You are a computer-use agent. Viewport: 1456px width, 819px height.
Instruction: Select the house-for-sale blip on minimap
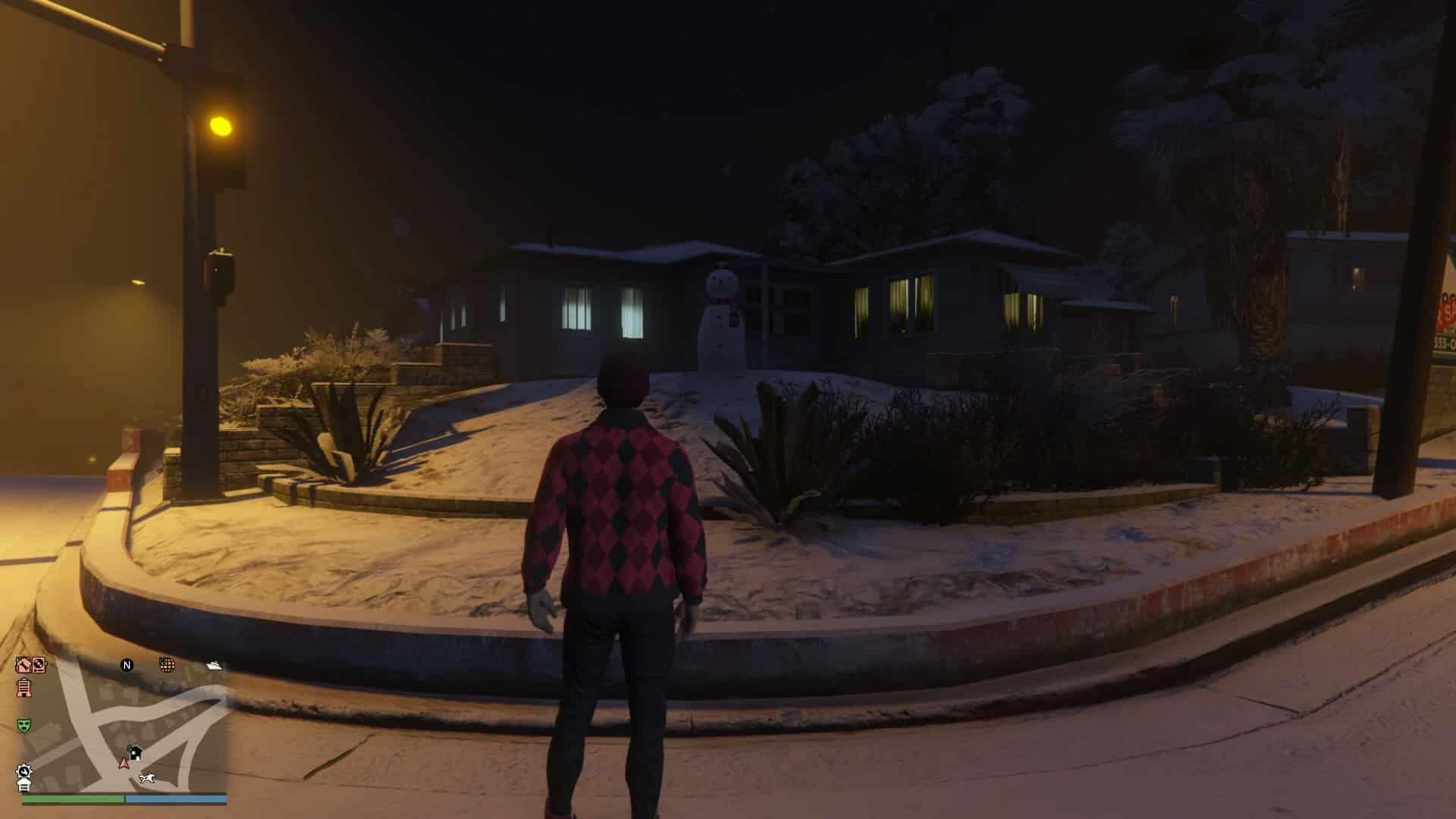[x=135, y=752]
